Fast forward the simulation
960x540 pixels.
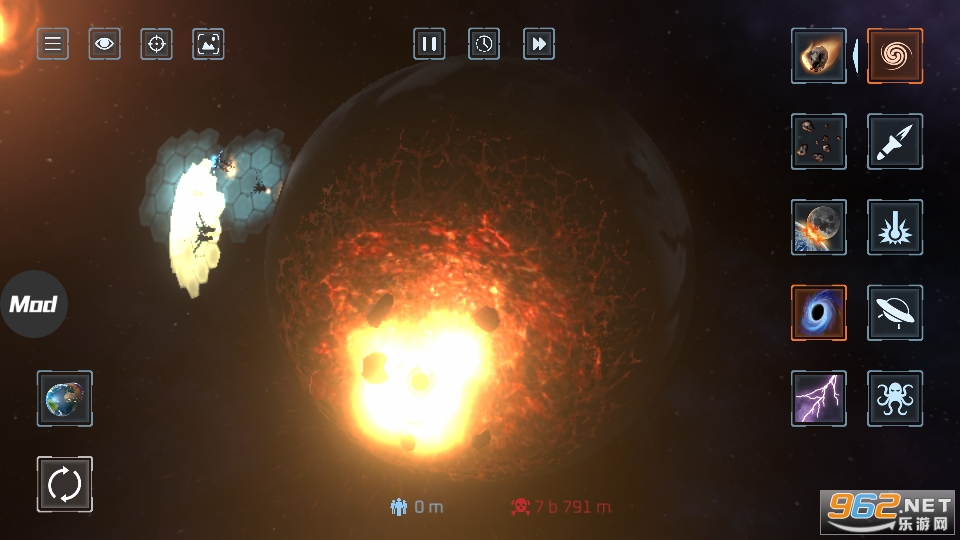coord(539,44)
